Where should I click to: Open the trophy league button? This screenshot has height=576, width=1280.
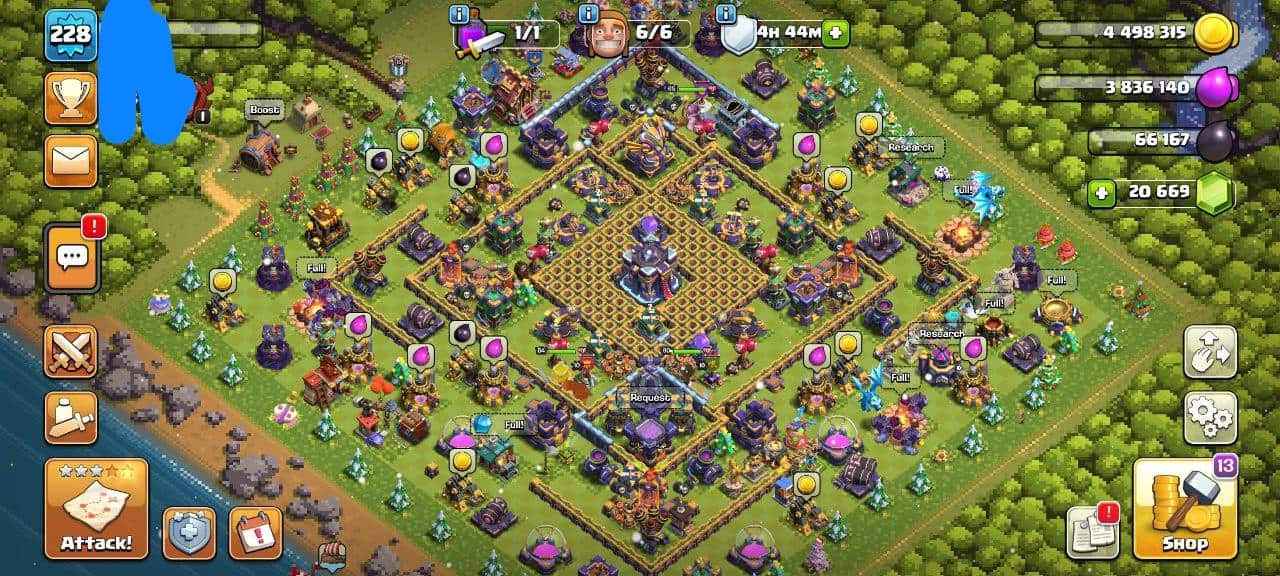tap(70, 97)
